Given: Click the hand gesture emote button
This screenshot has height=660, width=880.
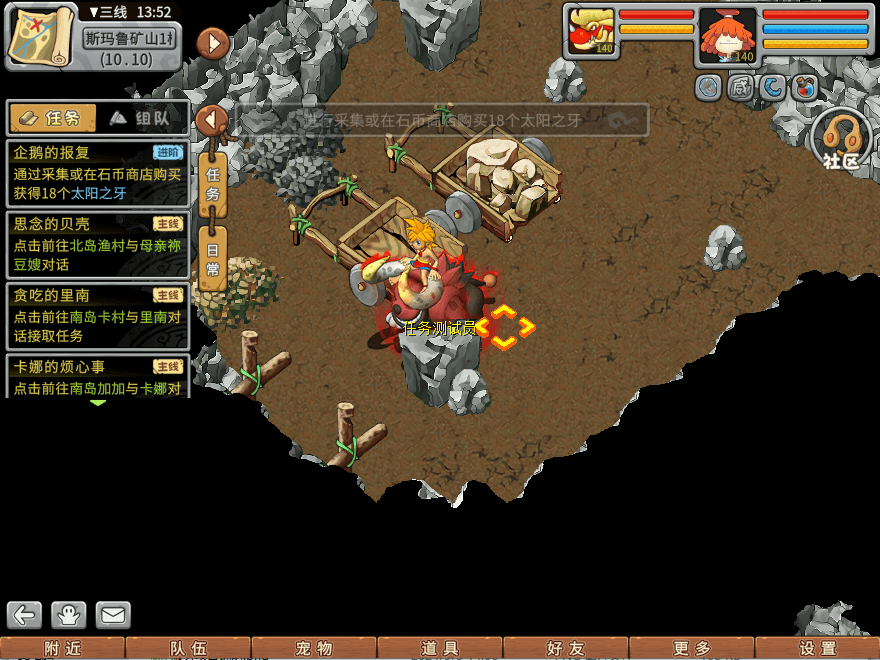Looking at the screenshot, I should click(69, 614).
